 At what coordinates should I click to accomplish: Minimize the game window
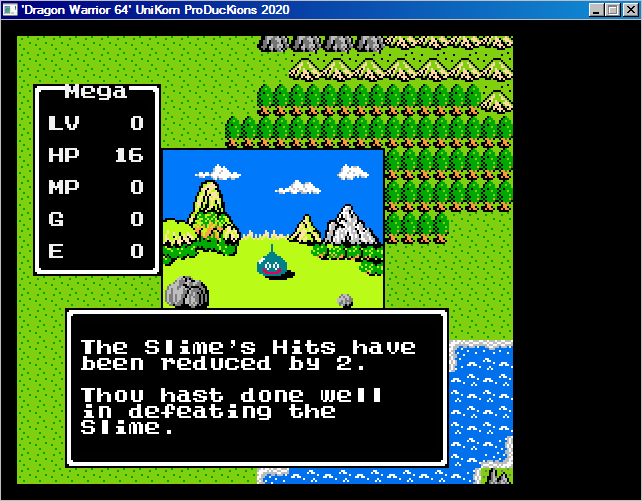click(598, 9)
